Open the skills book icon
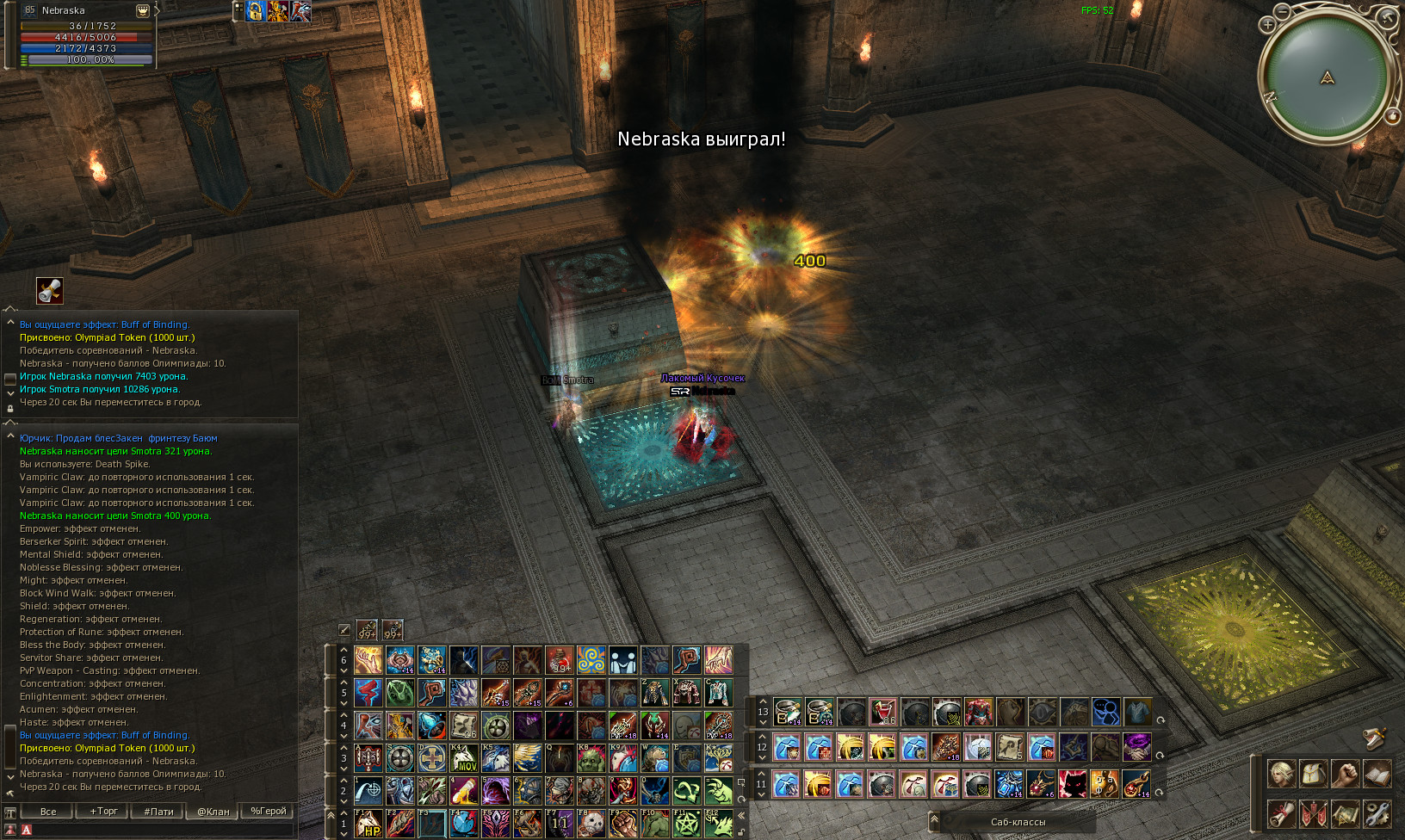 click(x=1377, y=774)
